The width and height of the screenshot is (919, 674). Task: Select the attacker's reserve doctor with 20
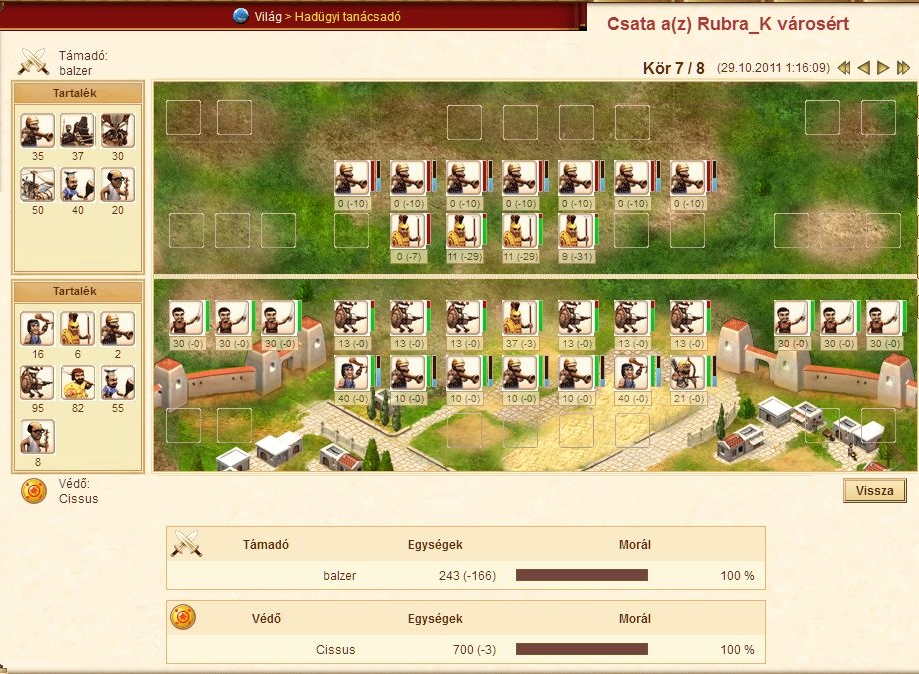click(117, 185)
